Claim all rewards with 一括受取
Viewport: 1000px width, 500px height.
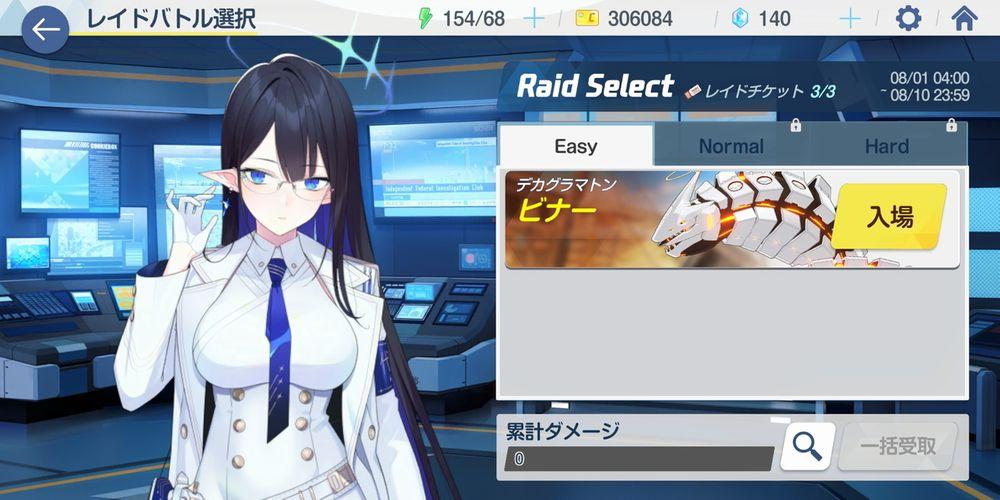click(x=897, y=446)
